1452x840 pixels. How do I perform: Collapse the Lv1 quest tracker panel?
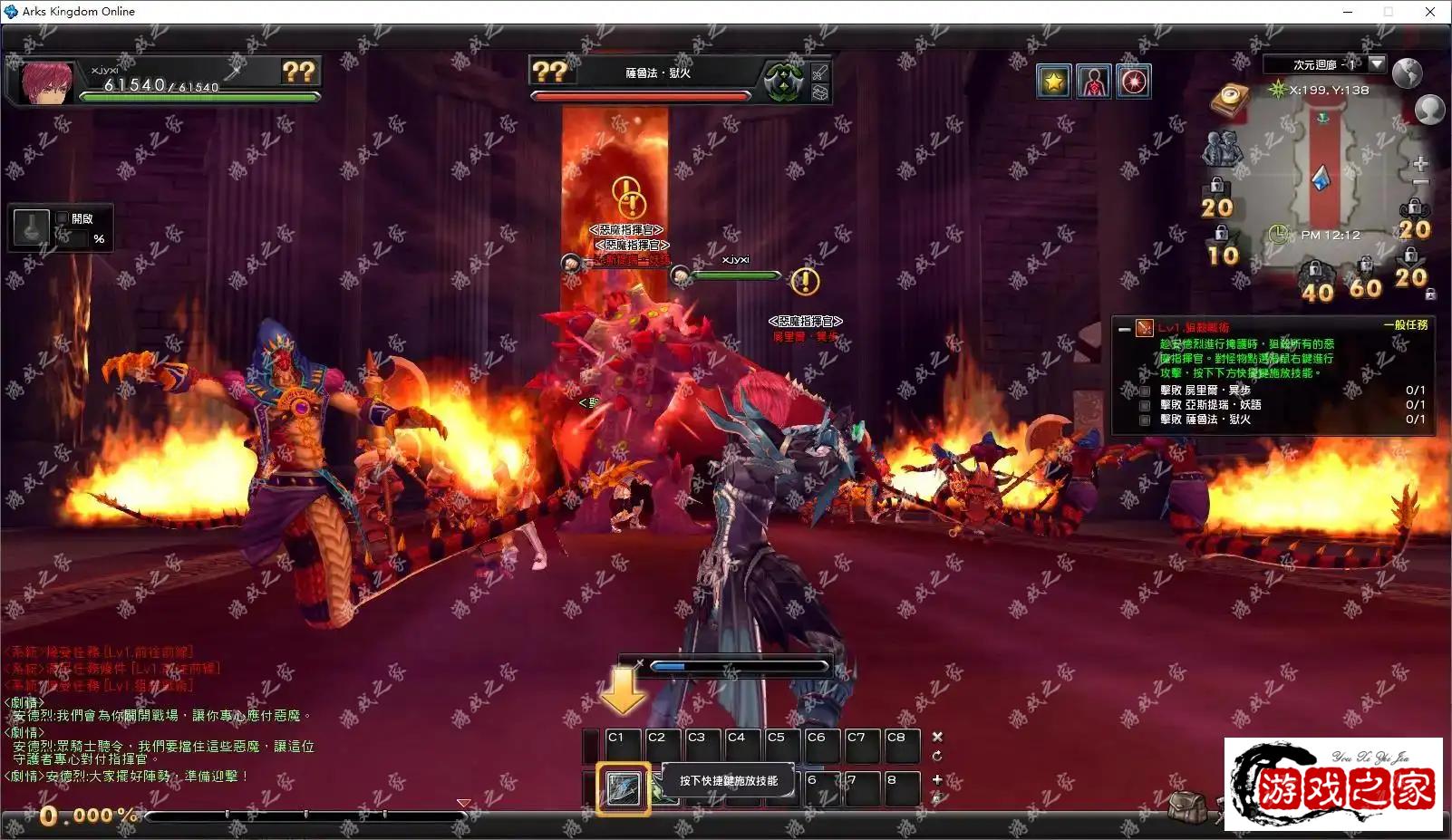(x=1125, y=329)
